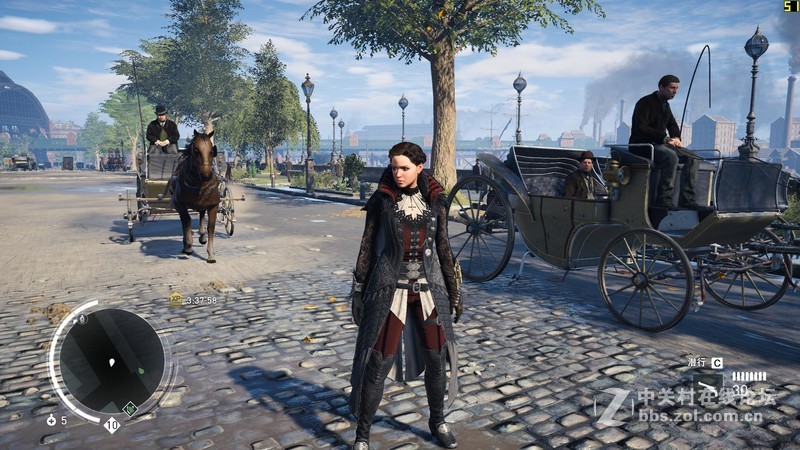Viewport: 800px width, 450px height.
Task: Select the green diamond marker on minimap edge
Action: coord(129,408)
